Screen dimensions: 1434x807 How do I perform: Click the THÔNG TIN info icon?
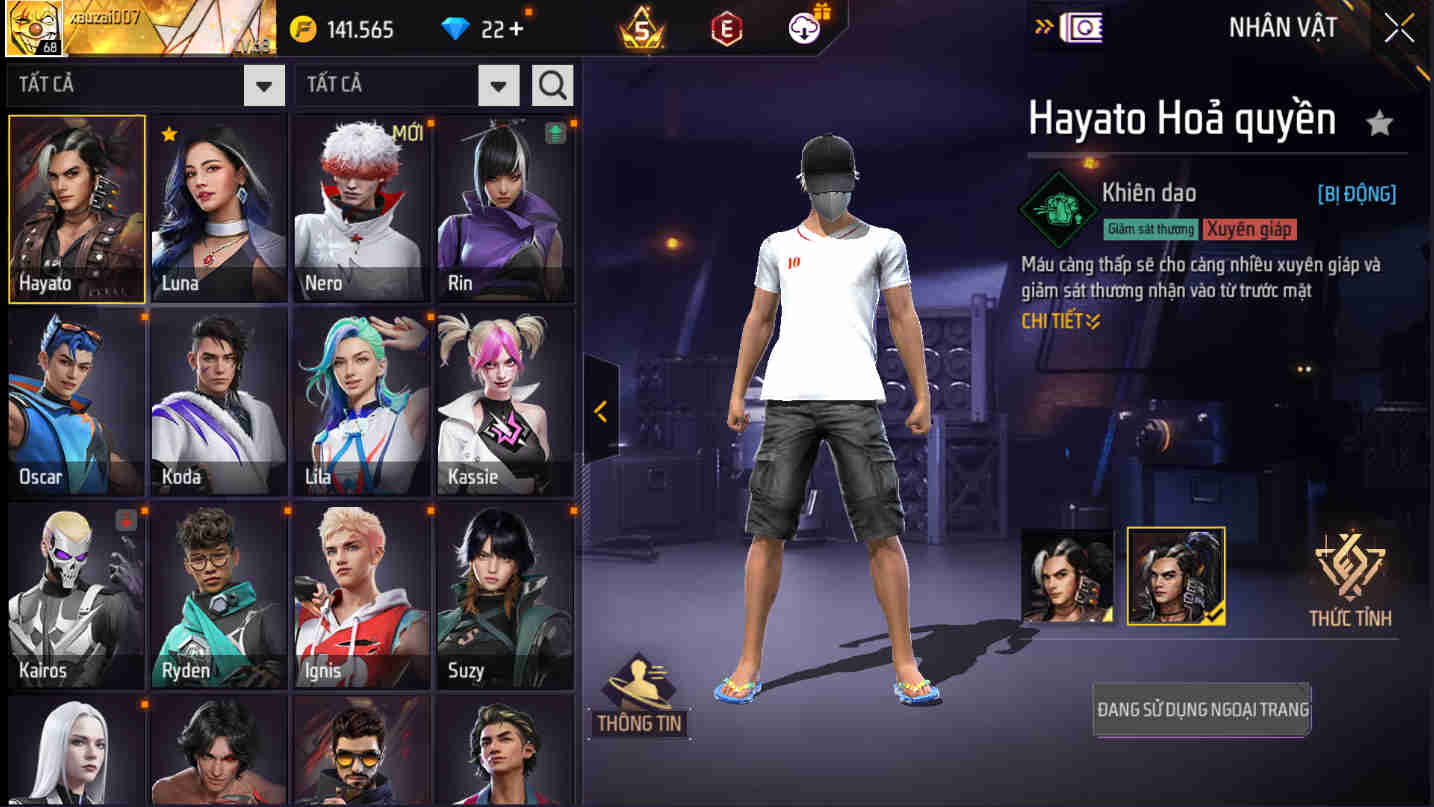638,688
